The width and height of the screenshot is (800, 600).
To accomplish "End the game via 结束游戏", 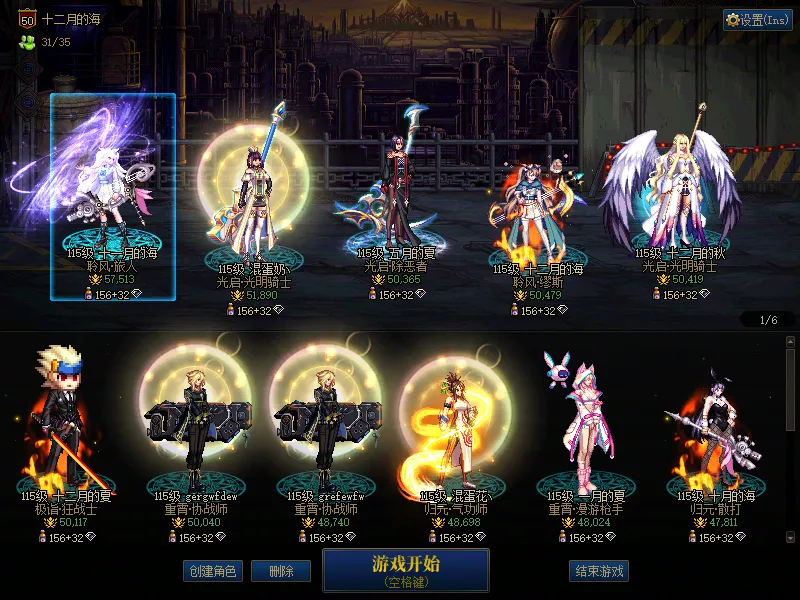I will point(599,571).
